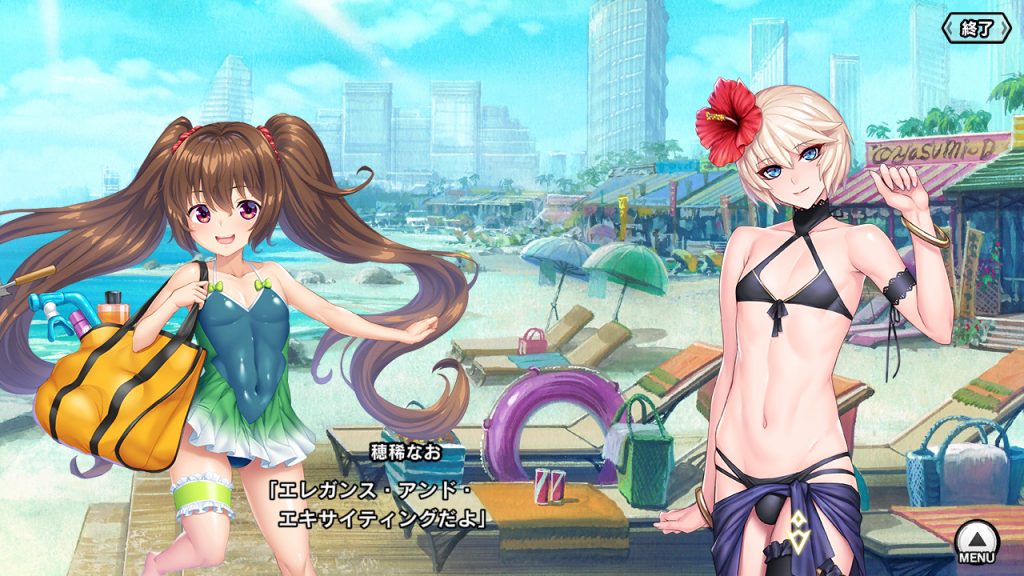The height and width of the screenshot is (576, 1024).
Task: Open the MENU button
Action: (x=974, y=542)
